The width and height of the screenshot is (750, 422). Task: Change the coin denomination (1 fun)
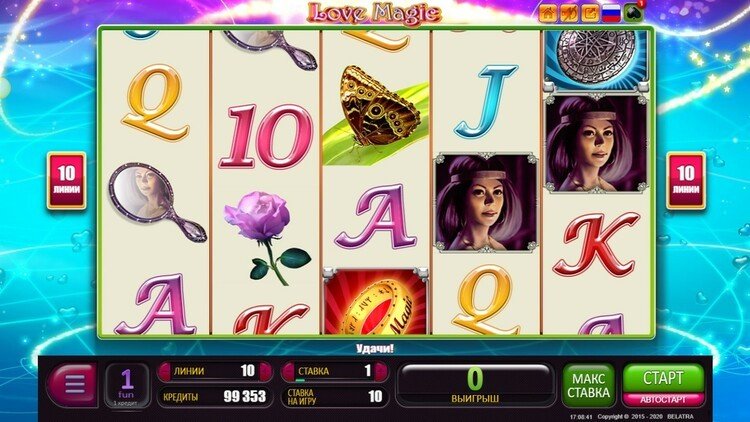[x=127, y=384]
